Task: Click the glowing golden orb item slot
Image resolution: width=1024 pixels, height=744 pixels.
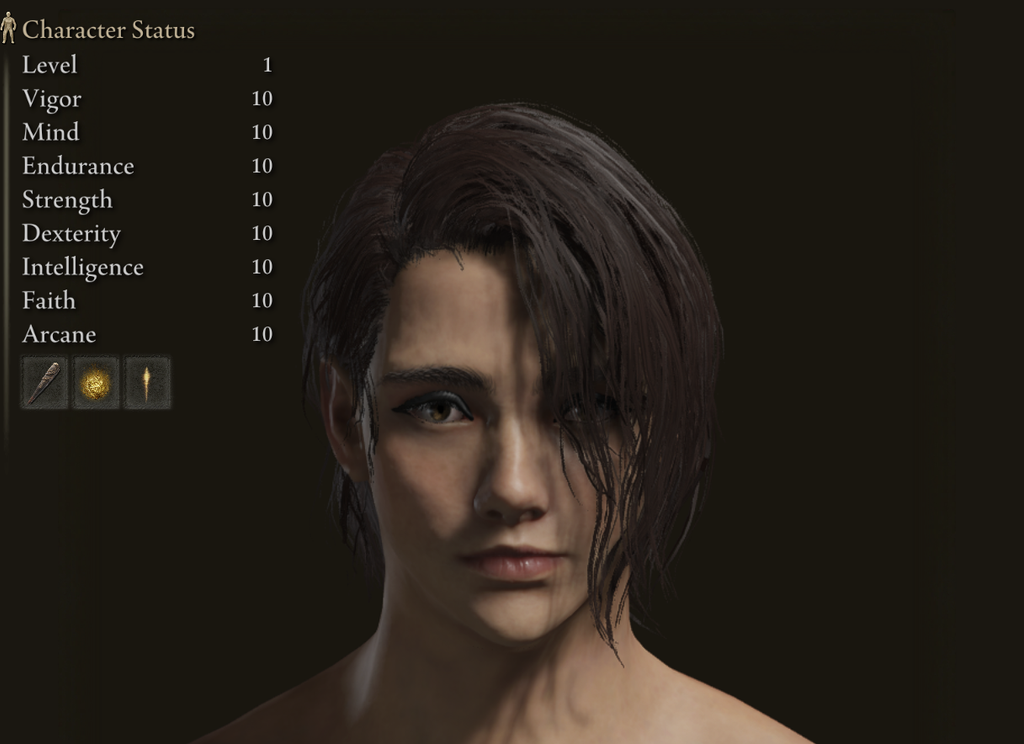Action: (96, 383)
